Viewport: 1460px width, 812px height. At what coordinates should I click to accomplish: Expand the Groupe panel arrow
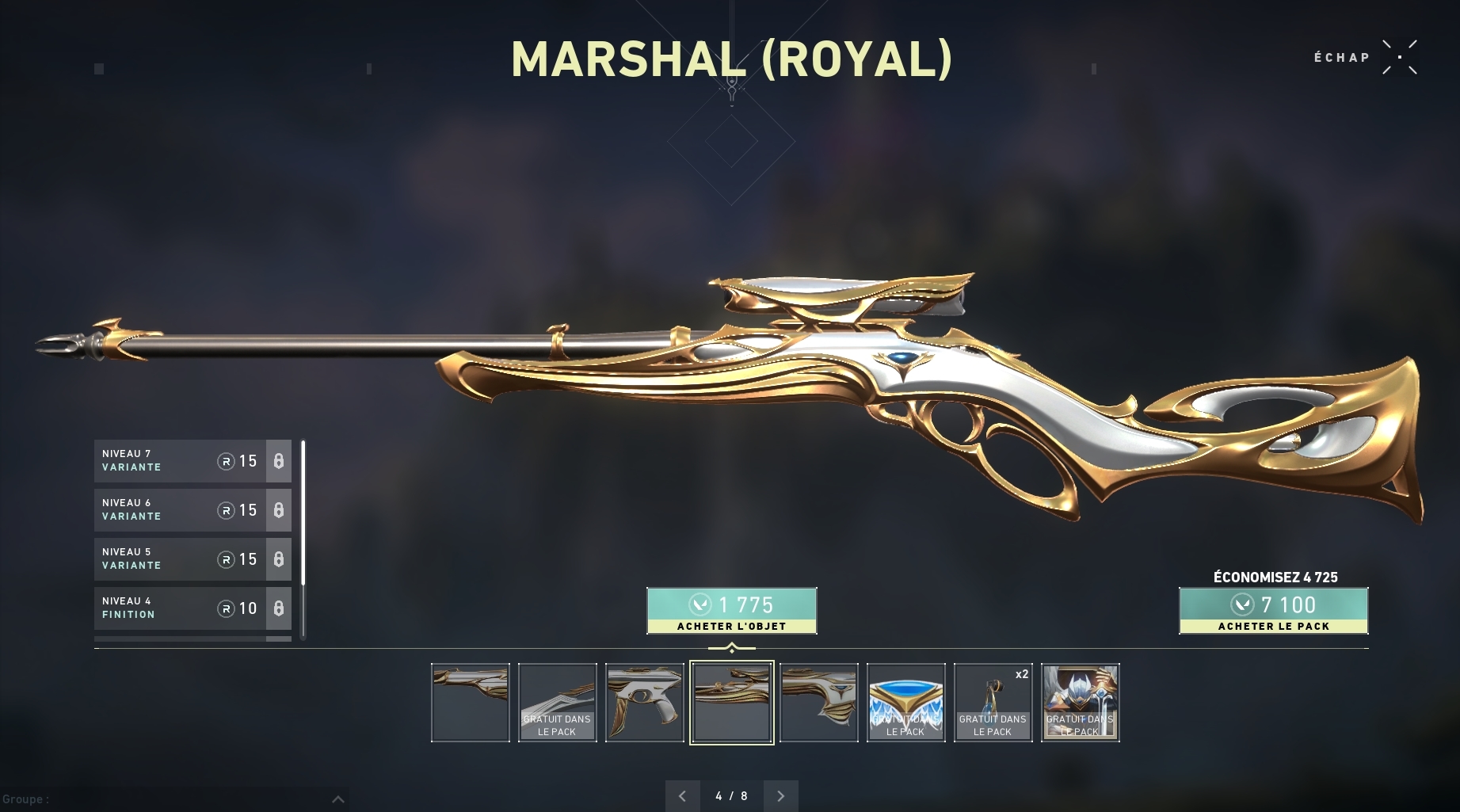click(337, 799)
